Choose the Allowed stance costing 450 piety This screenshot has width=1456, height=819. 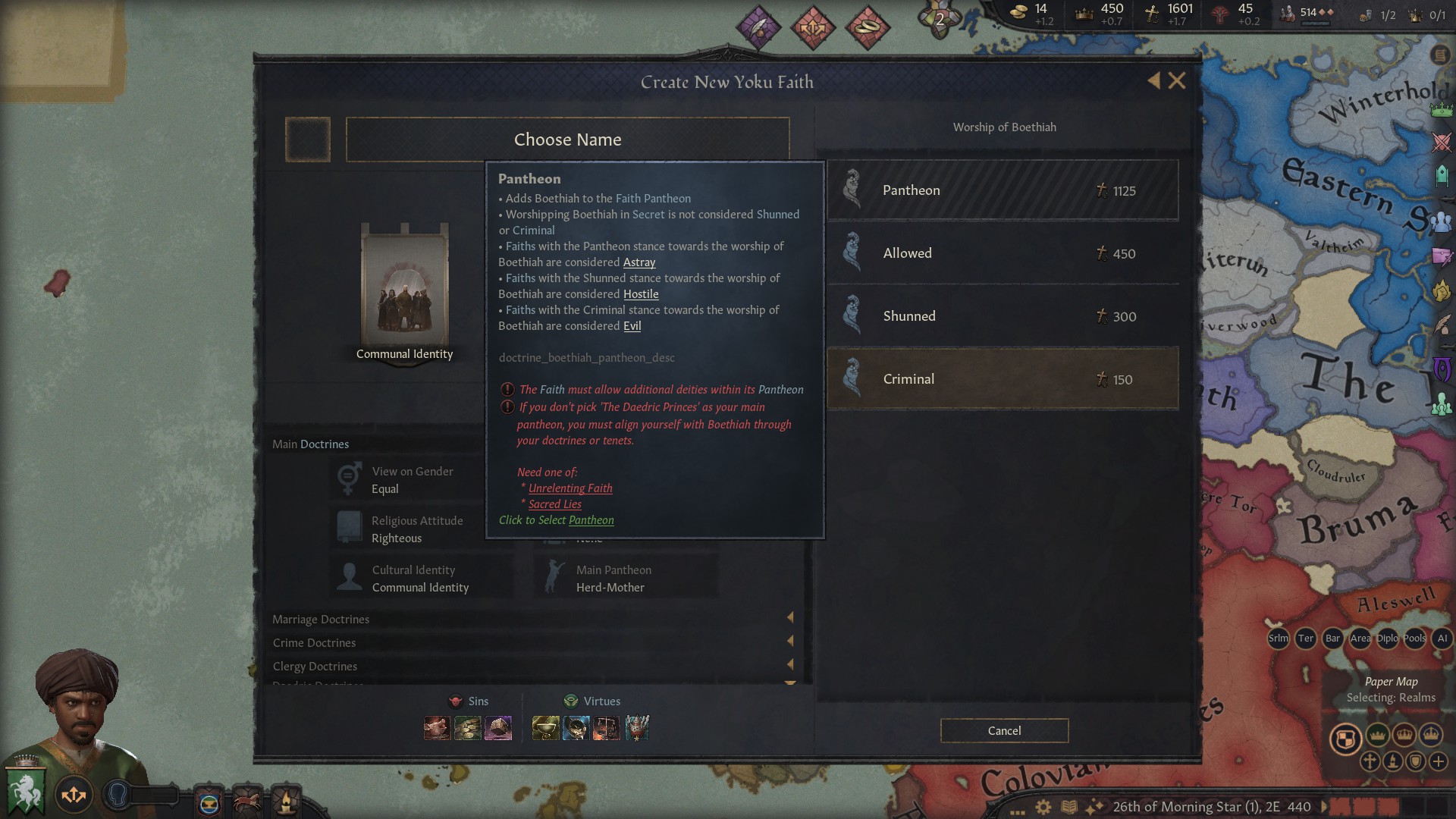(x=1001, y=253)
